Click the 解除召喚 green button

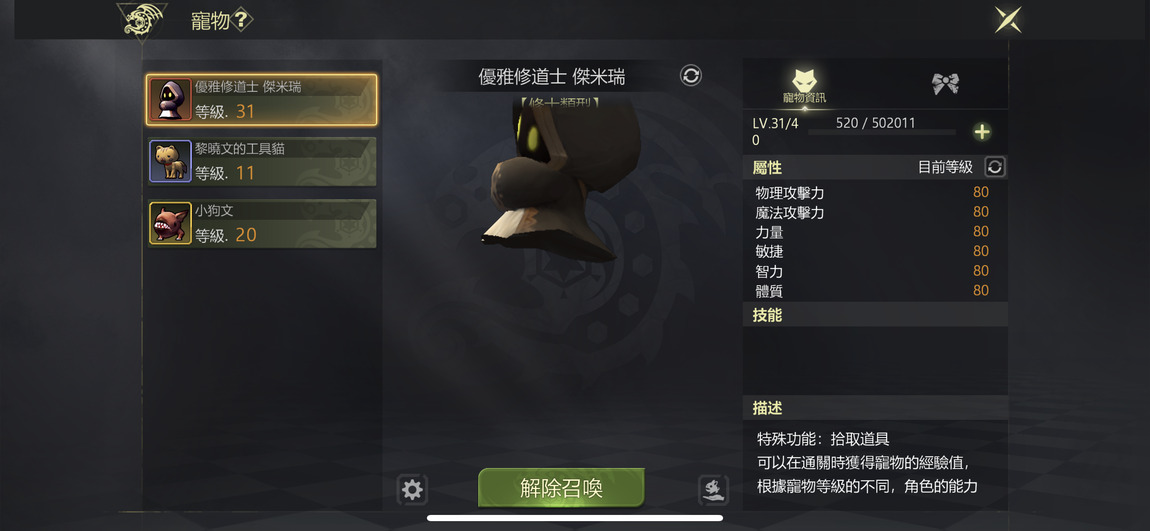[561, 488]
